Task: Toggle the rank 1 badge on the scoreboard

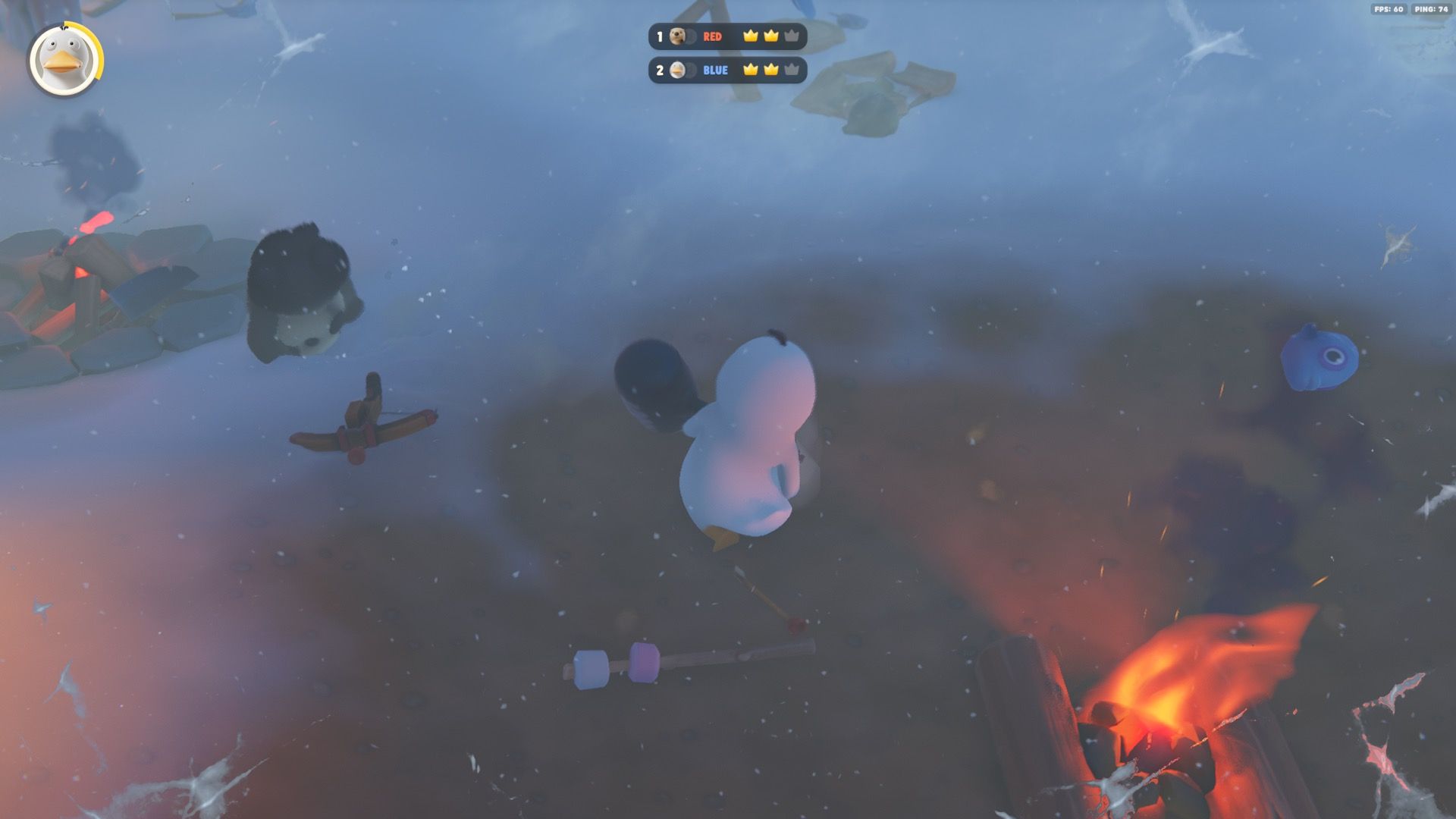Action: point(660,36)
